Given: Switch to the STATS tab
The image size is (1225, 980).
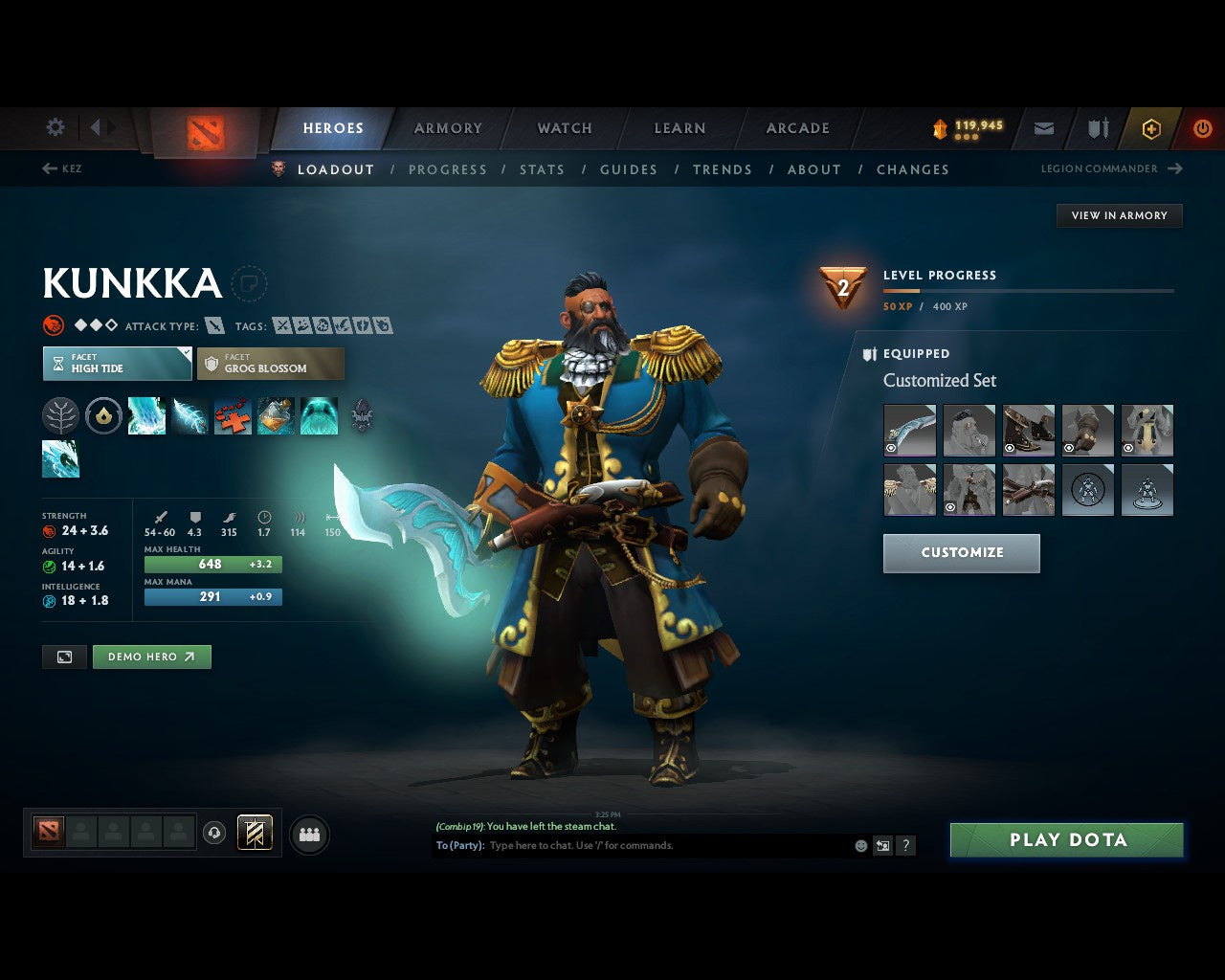Looking at the screenshot, I should point(543,169).
